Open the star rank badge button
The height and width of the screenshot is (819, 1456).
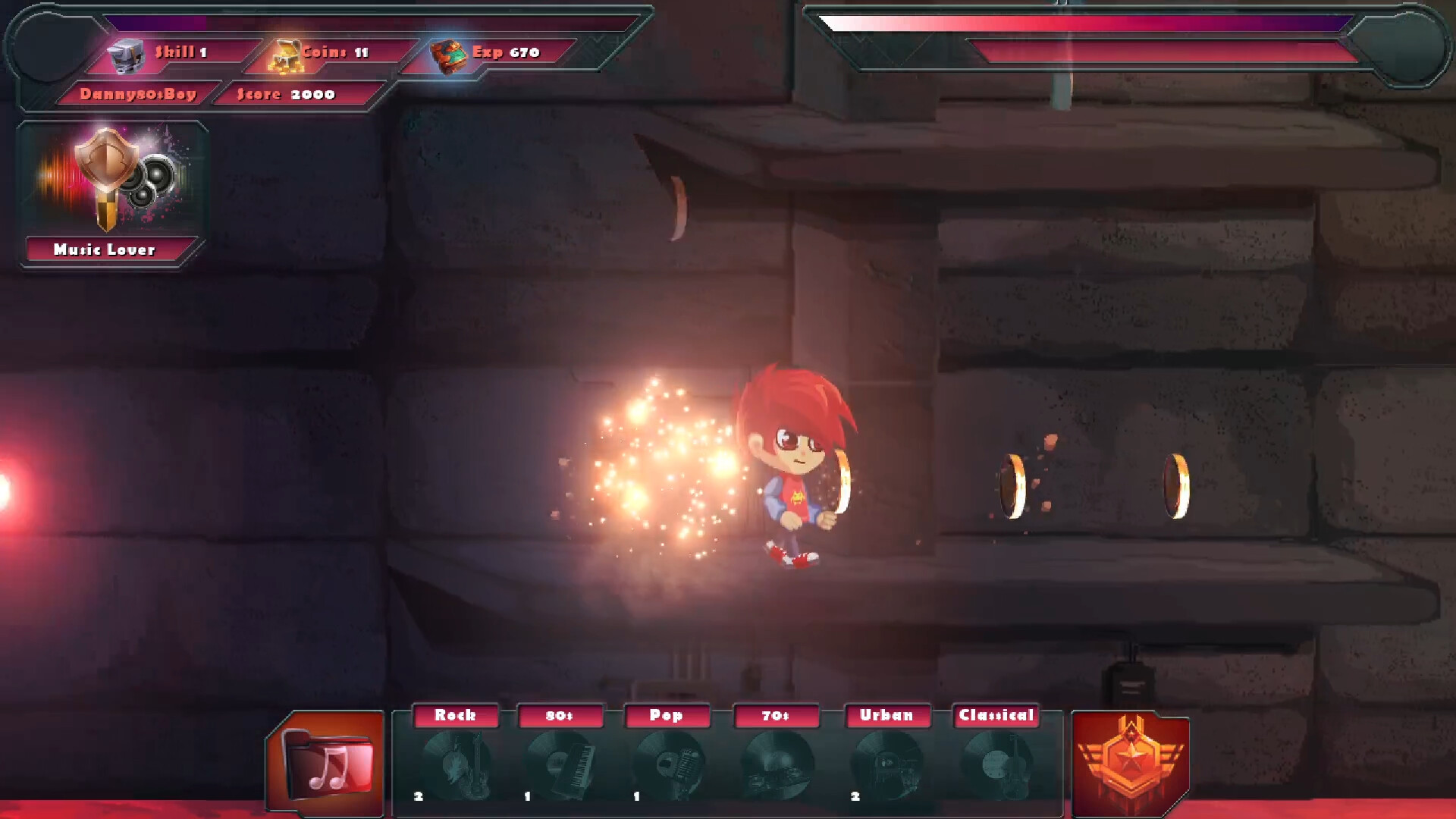coord(1130,762)
